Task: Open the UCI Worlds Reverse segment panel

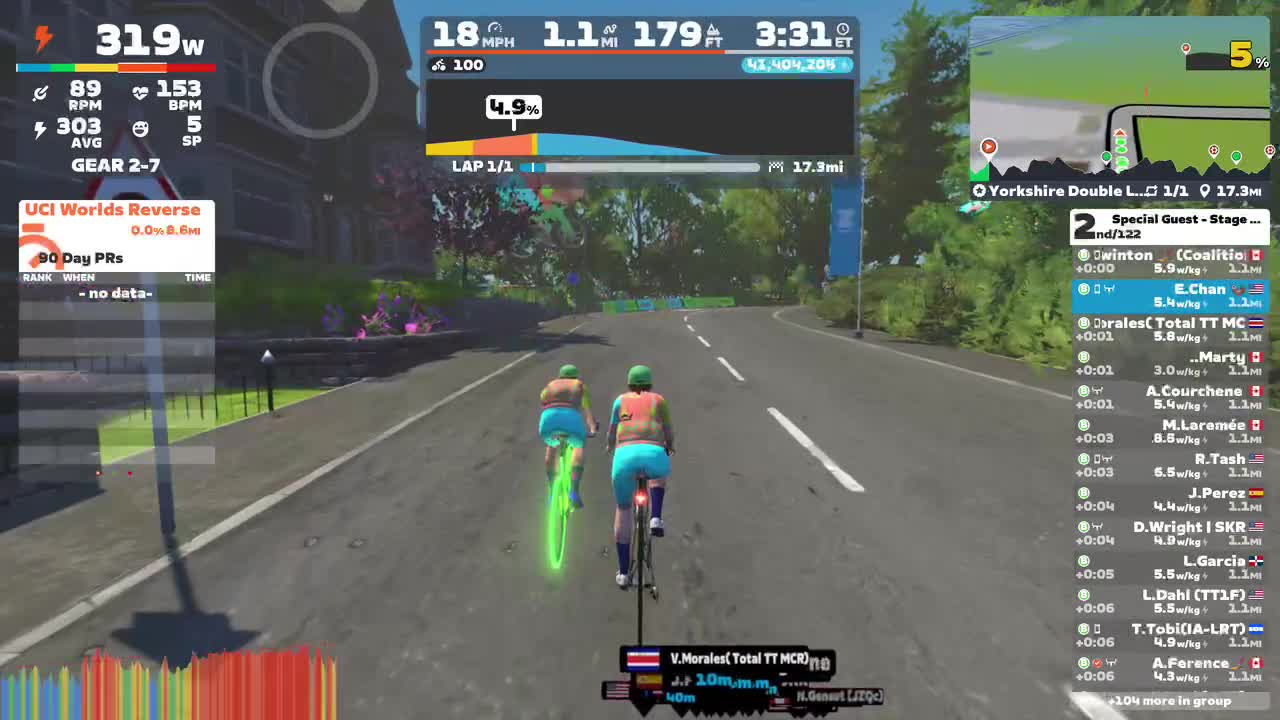Action: [113, 210]
